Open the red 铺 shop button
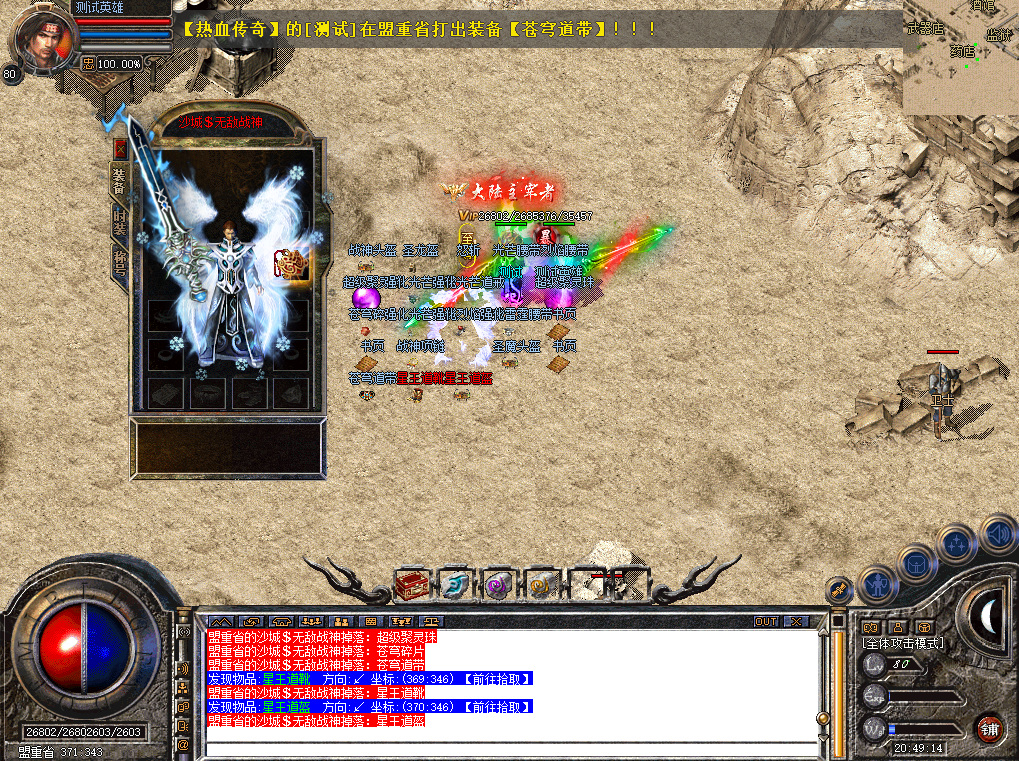The width and height of the screenshot is (1019, 761). click(x=990, y=727)
